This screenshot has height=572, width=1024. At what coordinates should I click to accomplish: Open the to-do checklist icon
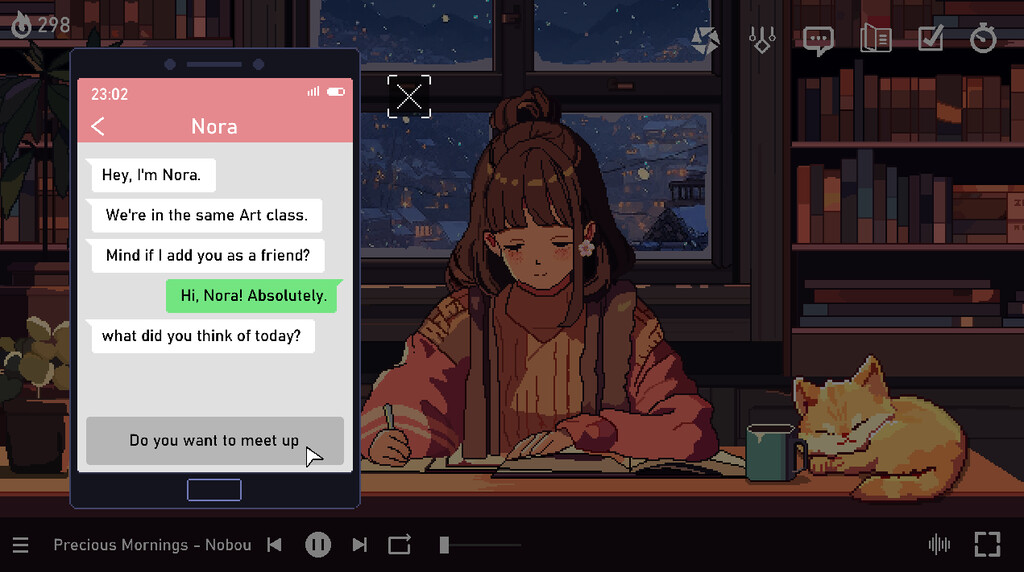[x=930, y=40]
